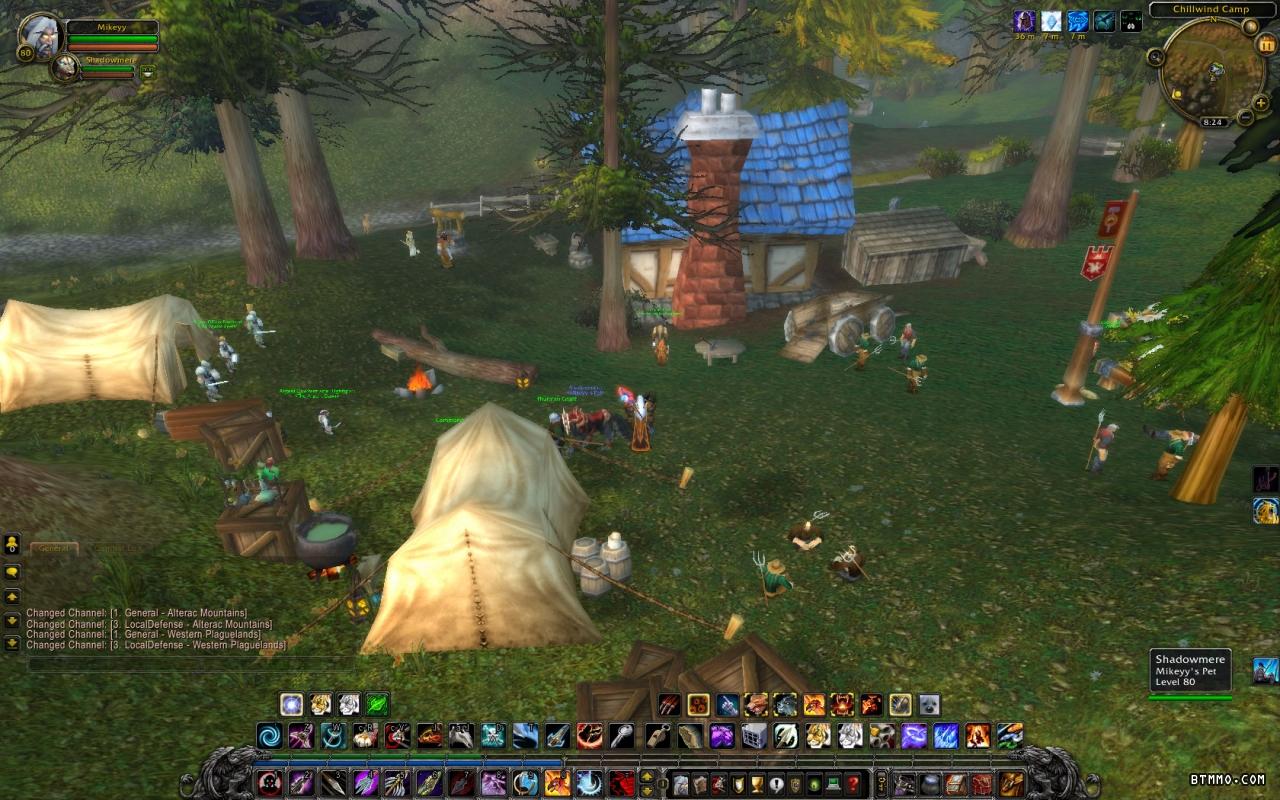Screen dimensions: 1280x800
Task: Activate the green claw ability icon
Action: 377,704
